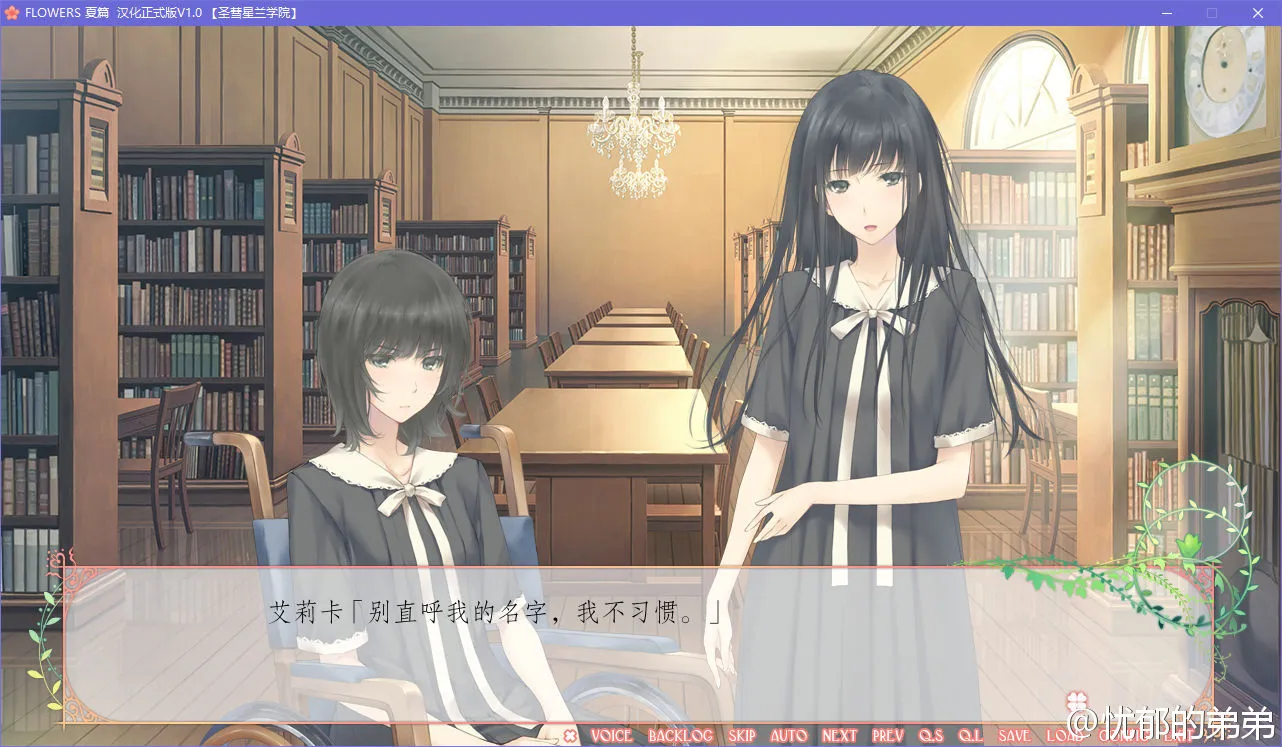The width and height of the screenshot is (1282, 747).
Task: Open the BACKLOG dialogue history
Action: [681, 736]
